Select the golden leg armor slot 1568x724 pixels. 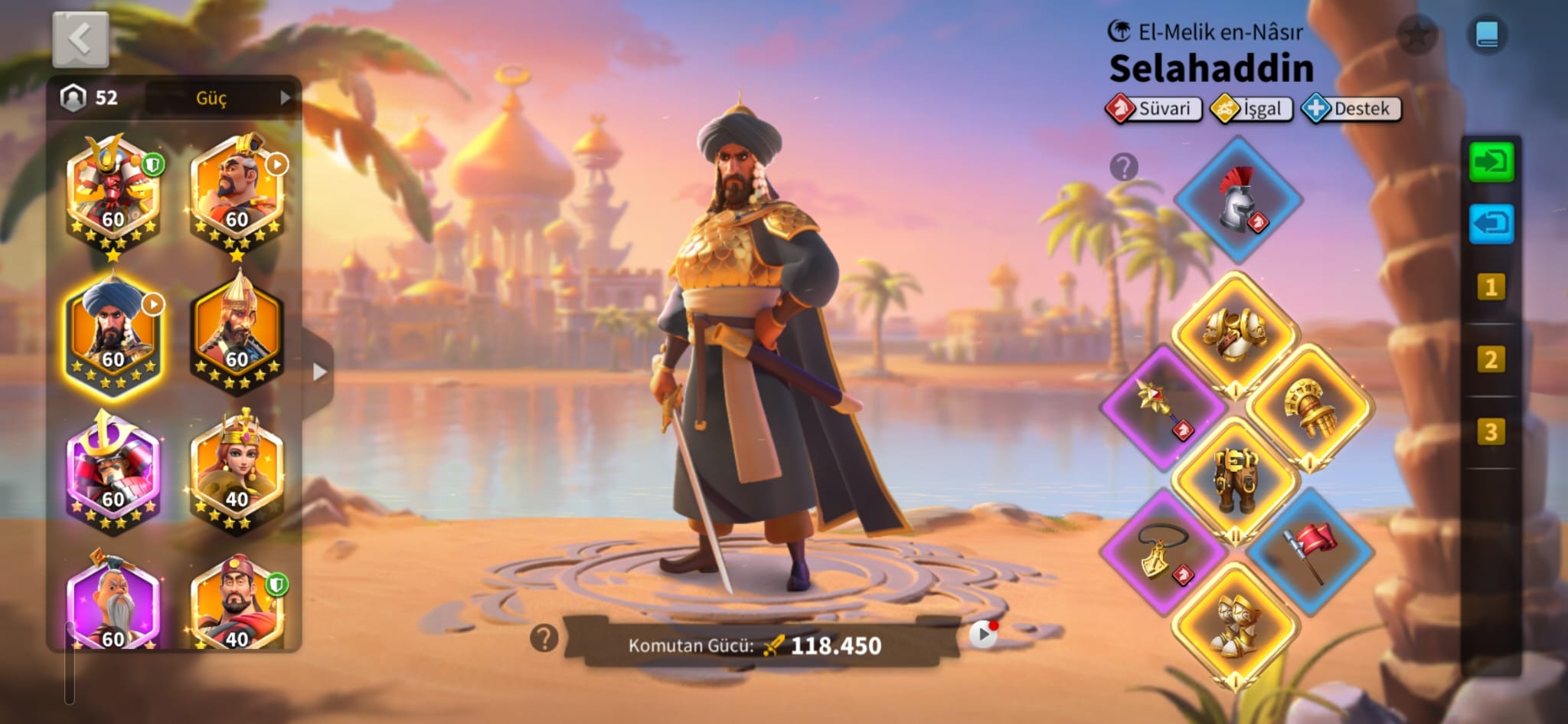click(1235, 479)
